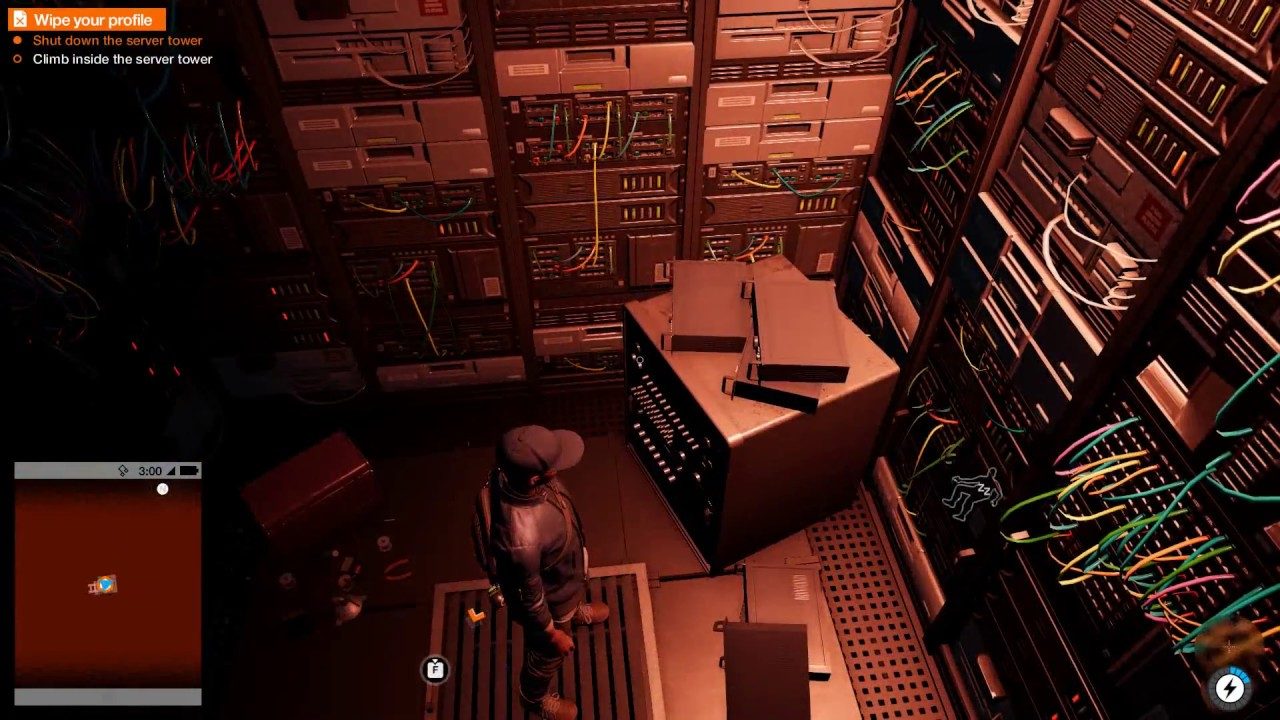
Task: Click the wipe profile icon on the objective banner
Action: coord(22,20)
